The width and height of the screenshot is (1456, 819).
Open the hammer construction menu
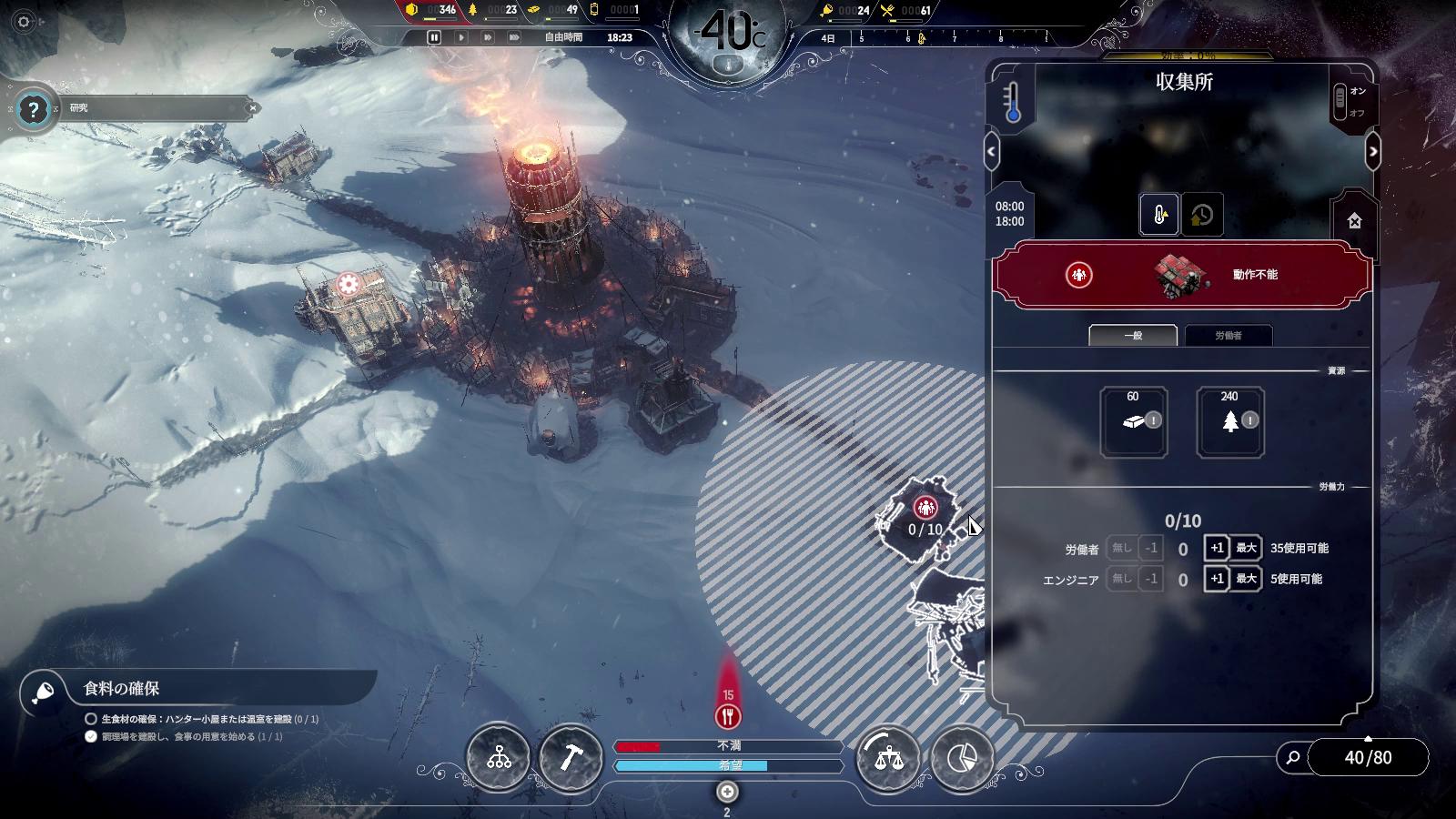coord(571,757)
